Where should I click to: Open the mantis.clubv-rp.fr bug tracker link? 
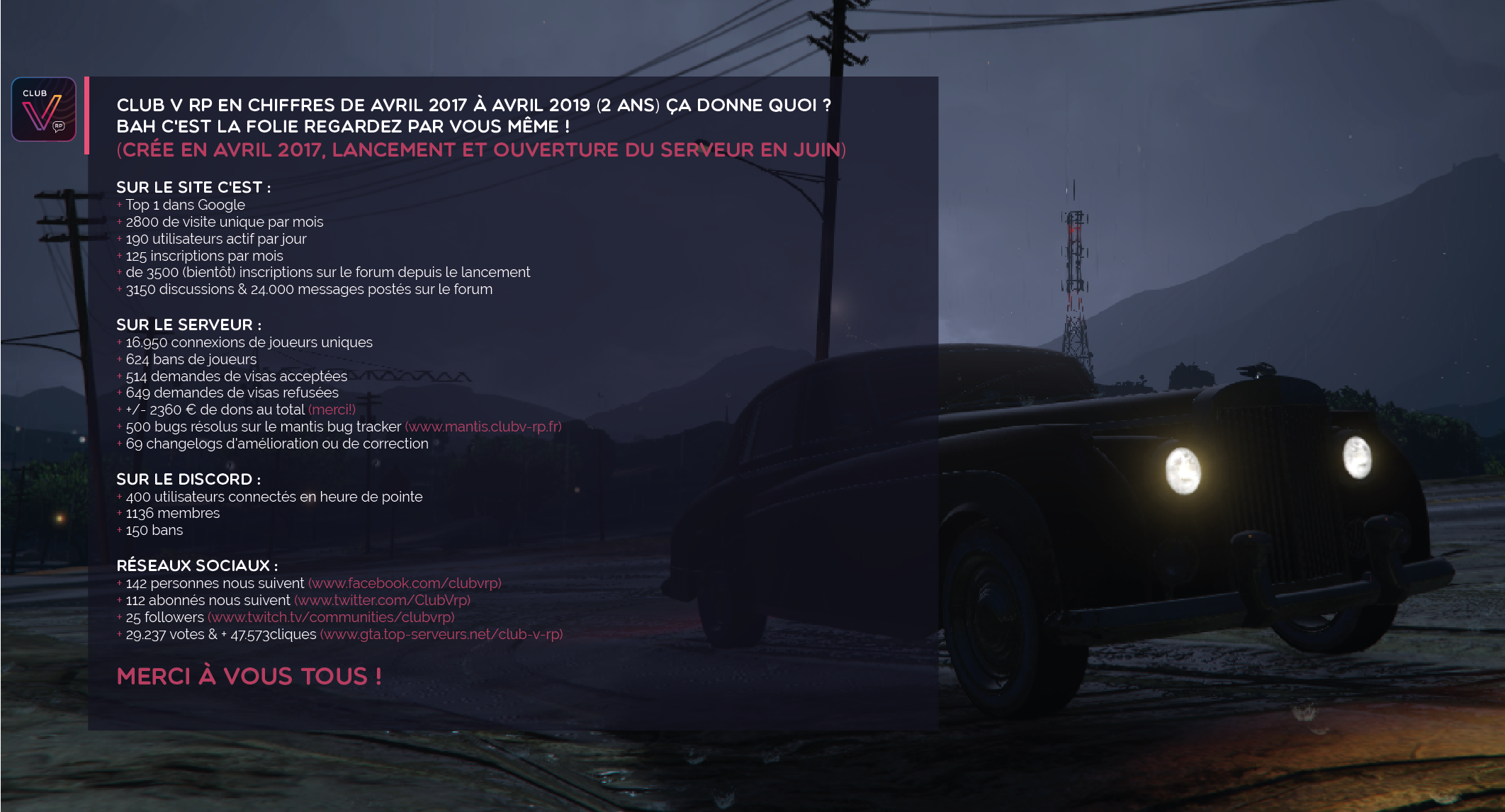483,427
